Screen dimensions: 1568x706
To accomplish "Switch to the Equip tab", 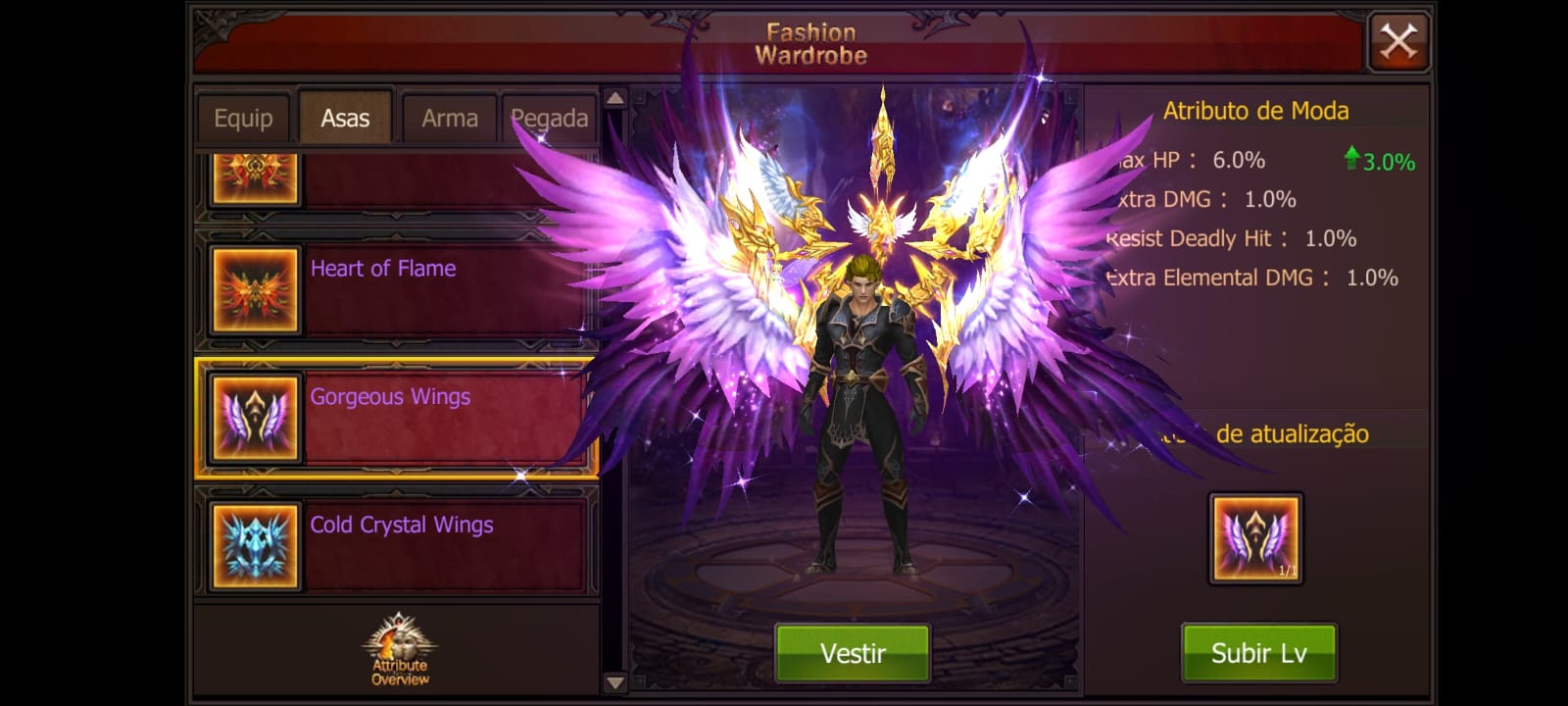I will (x=243, y=117).
